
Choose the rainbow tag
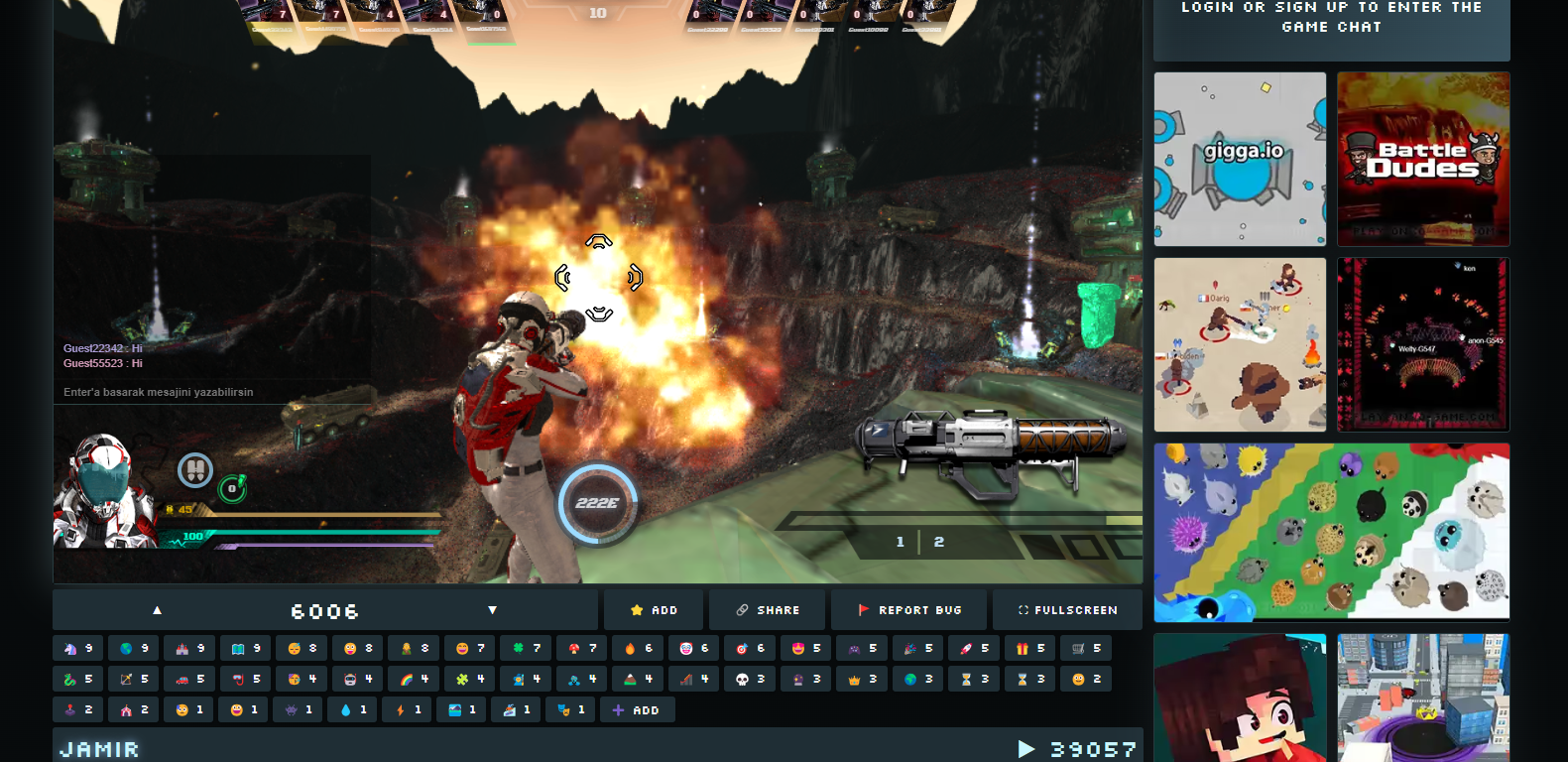pos(414,679)
